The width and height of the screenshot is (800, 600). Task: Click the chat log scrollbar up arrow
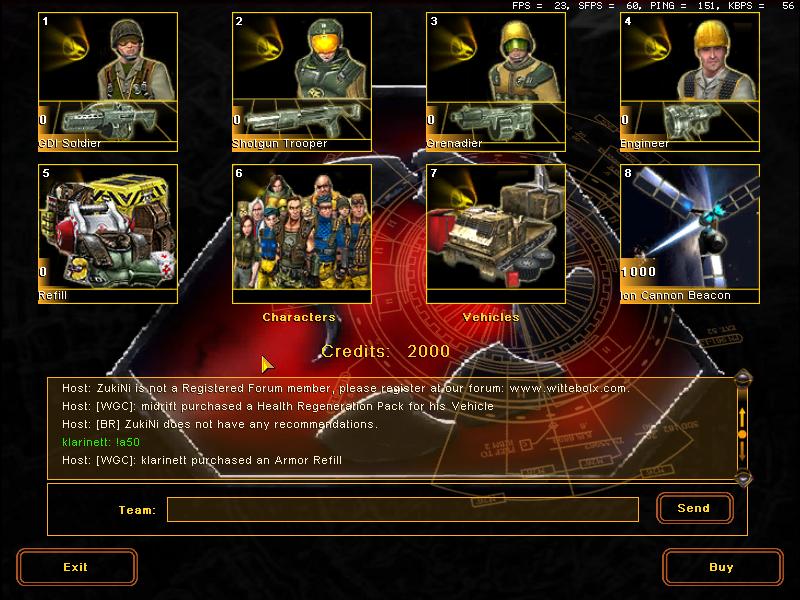pos(742,378)
